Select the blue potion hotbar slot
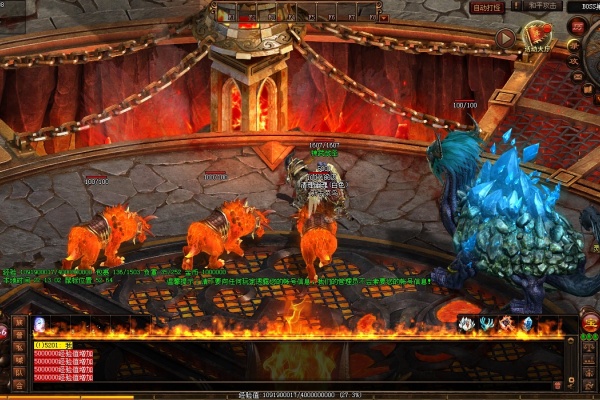 click(39, 323)
